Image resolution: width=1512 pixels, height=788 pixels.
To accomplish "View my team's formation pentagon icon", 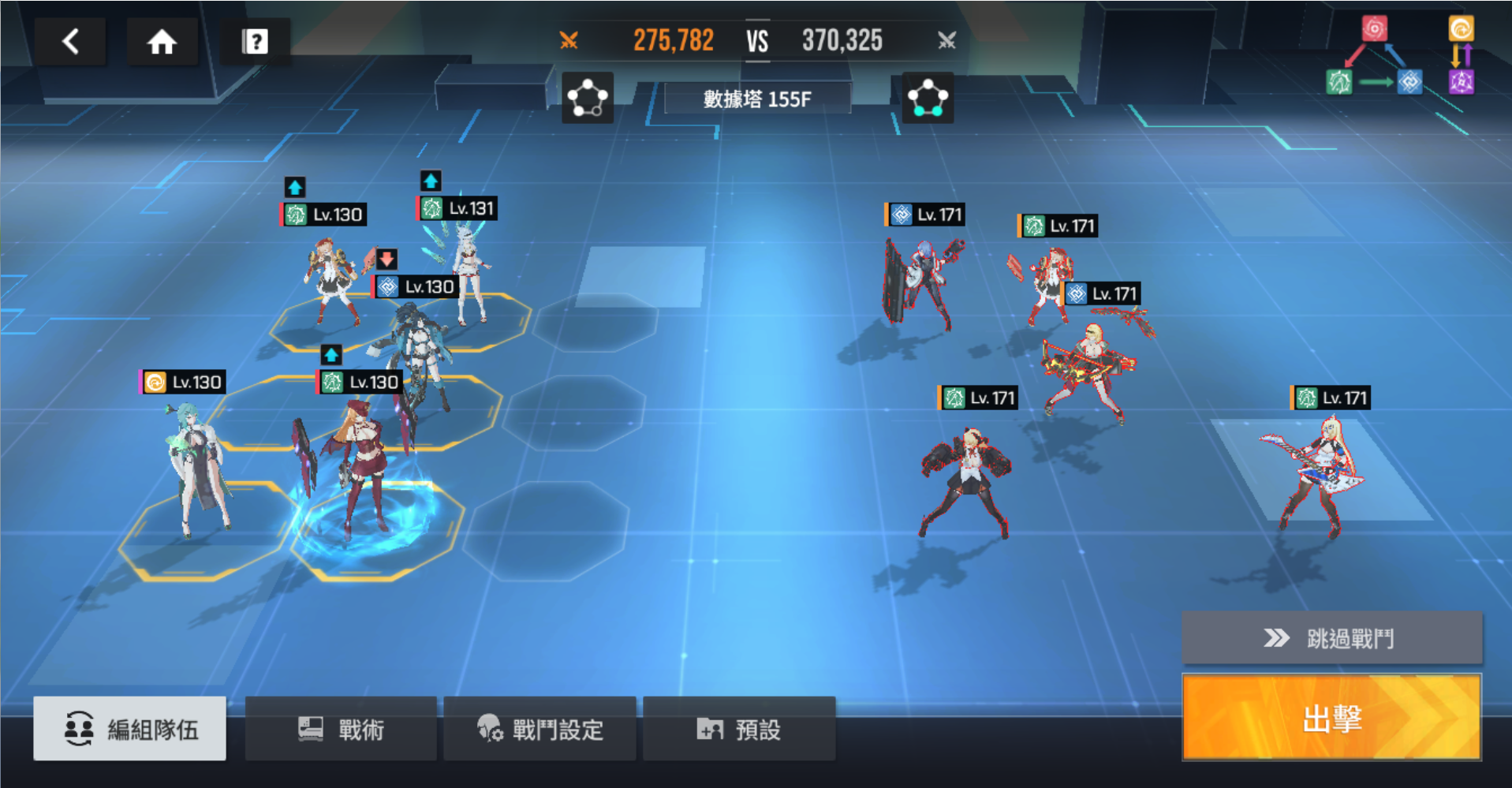I will click(x=588, y=99).
